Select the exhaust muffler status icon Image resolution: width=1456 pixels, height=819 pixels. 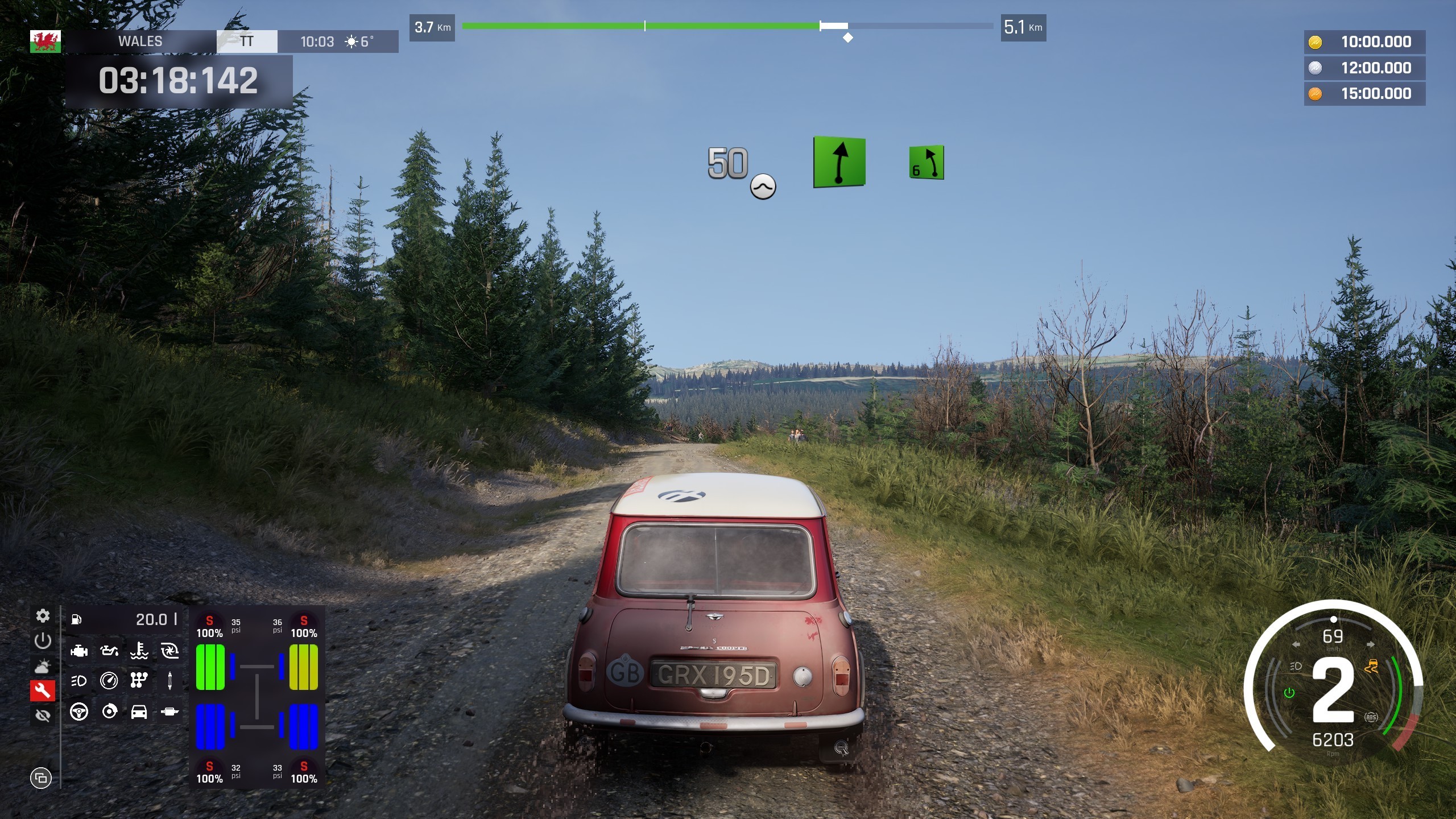[169, 712]
